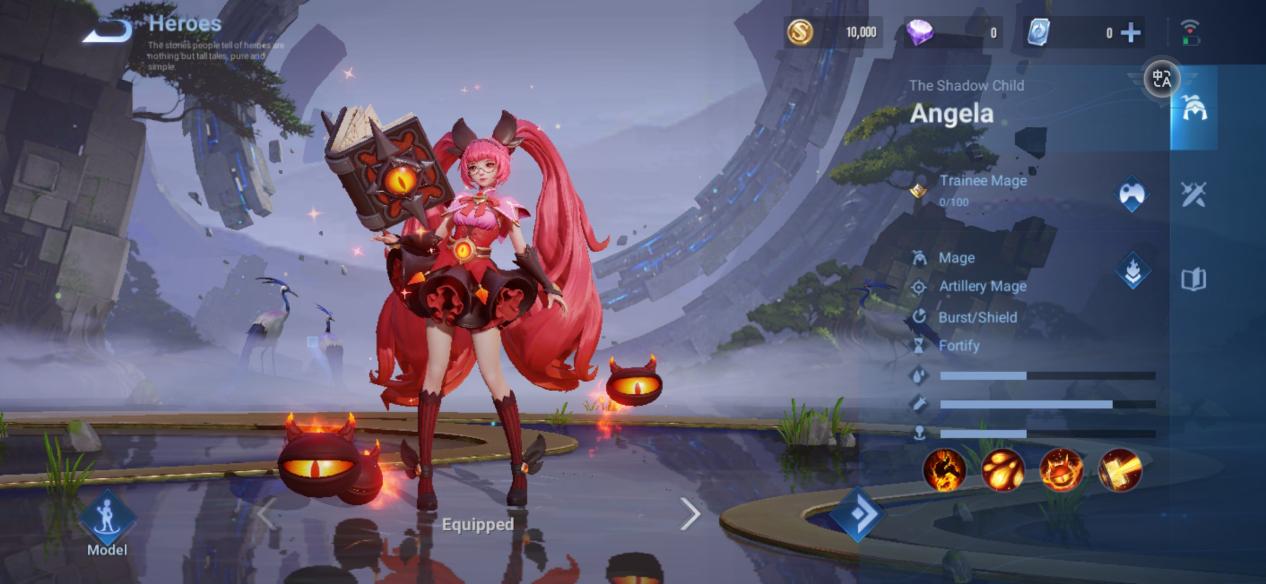Click the plus button to add vouchers
Screen dimensions: 1266x584
[x=1130, y=33]
